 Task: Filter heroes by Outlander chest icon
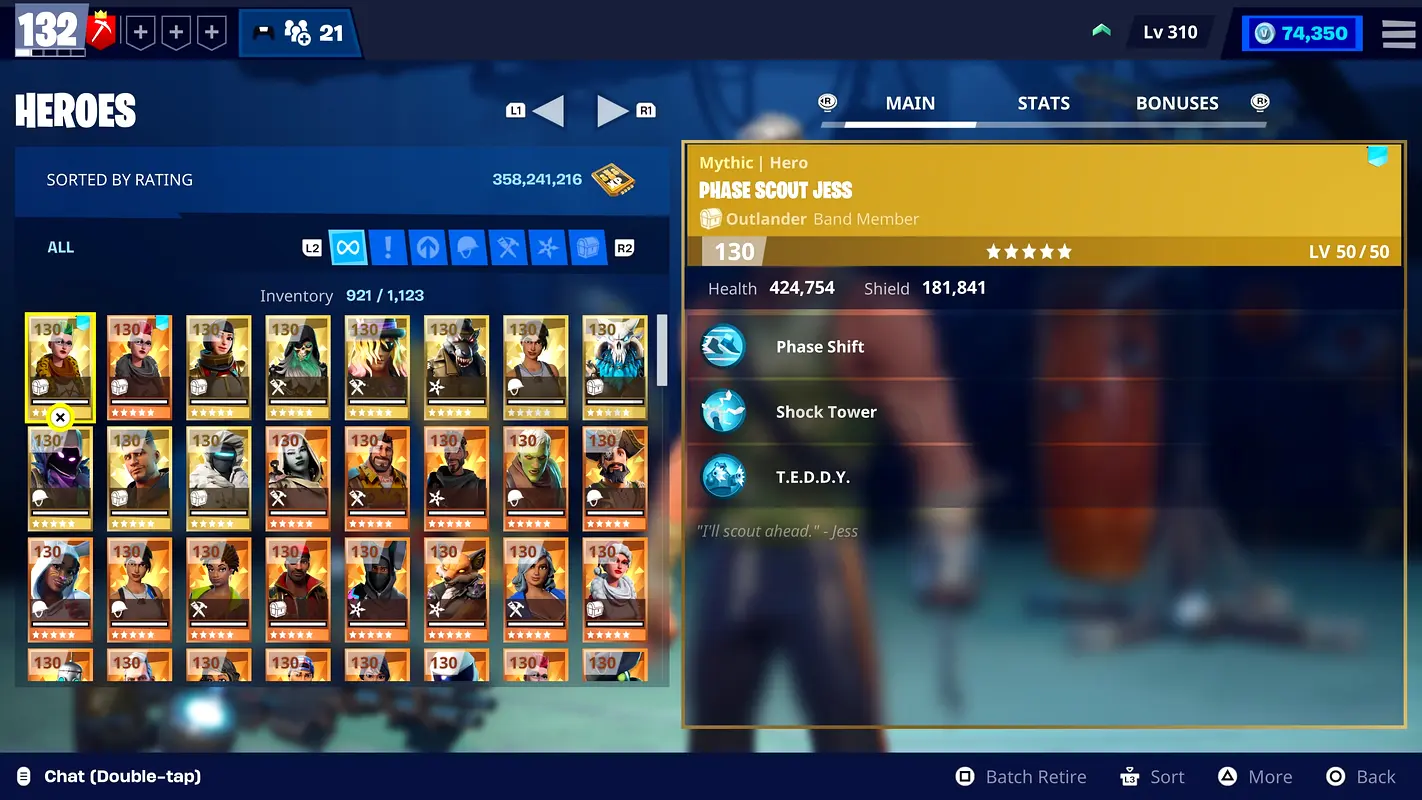point(587,247)
